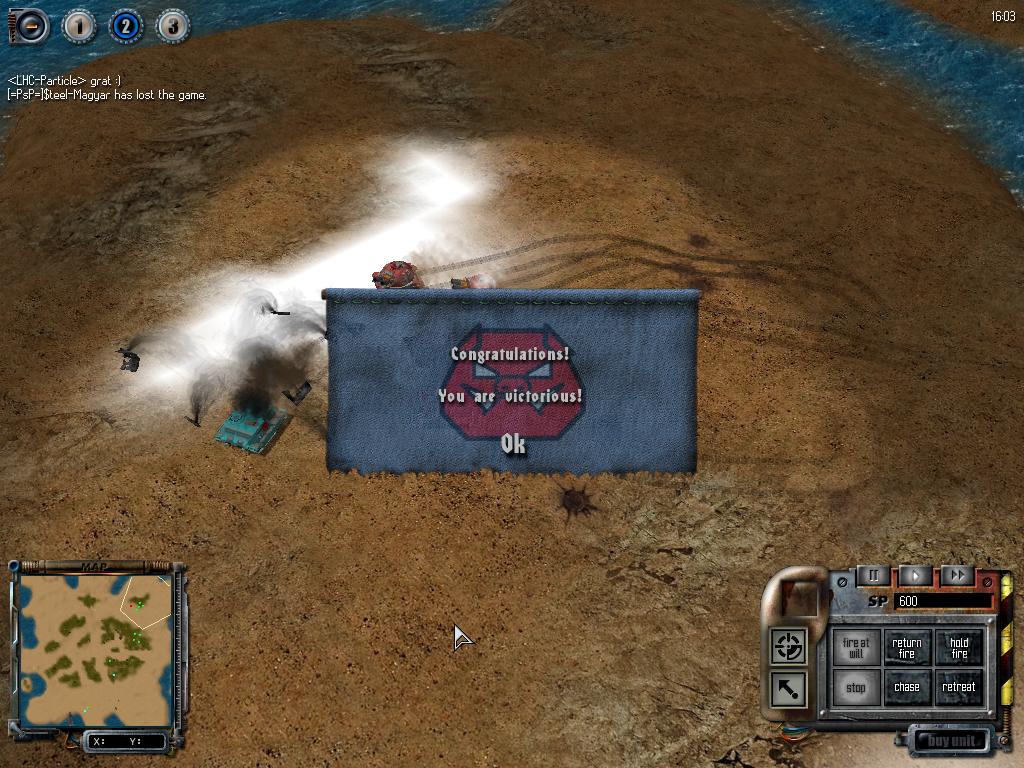1024x768 pixels.
Task: Activate fast-forward game speed
Action: [x=957, y=575]
